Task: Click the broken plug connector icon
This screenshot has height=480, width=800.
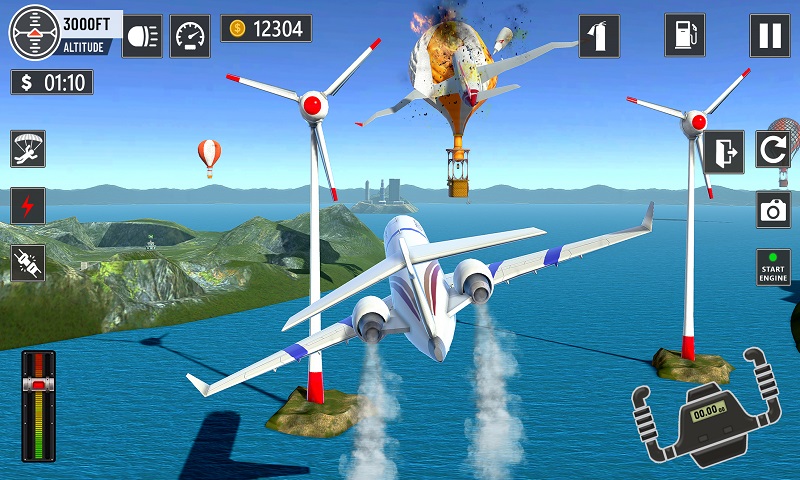Action: pos(28,263)
